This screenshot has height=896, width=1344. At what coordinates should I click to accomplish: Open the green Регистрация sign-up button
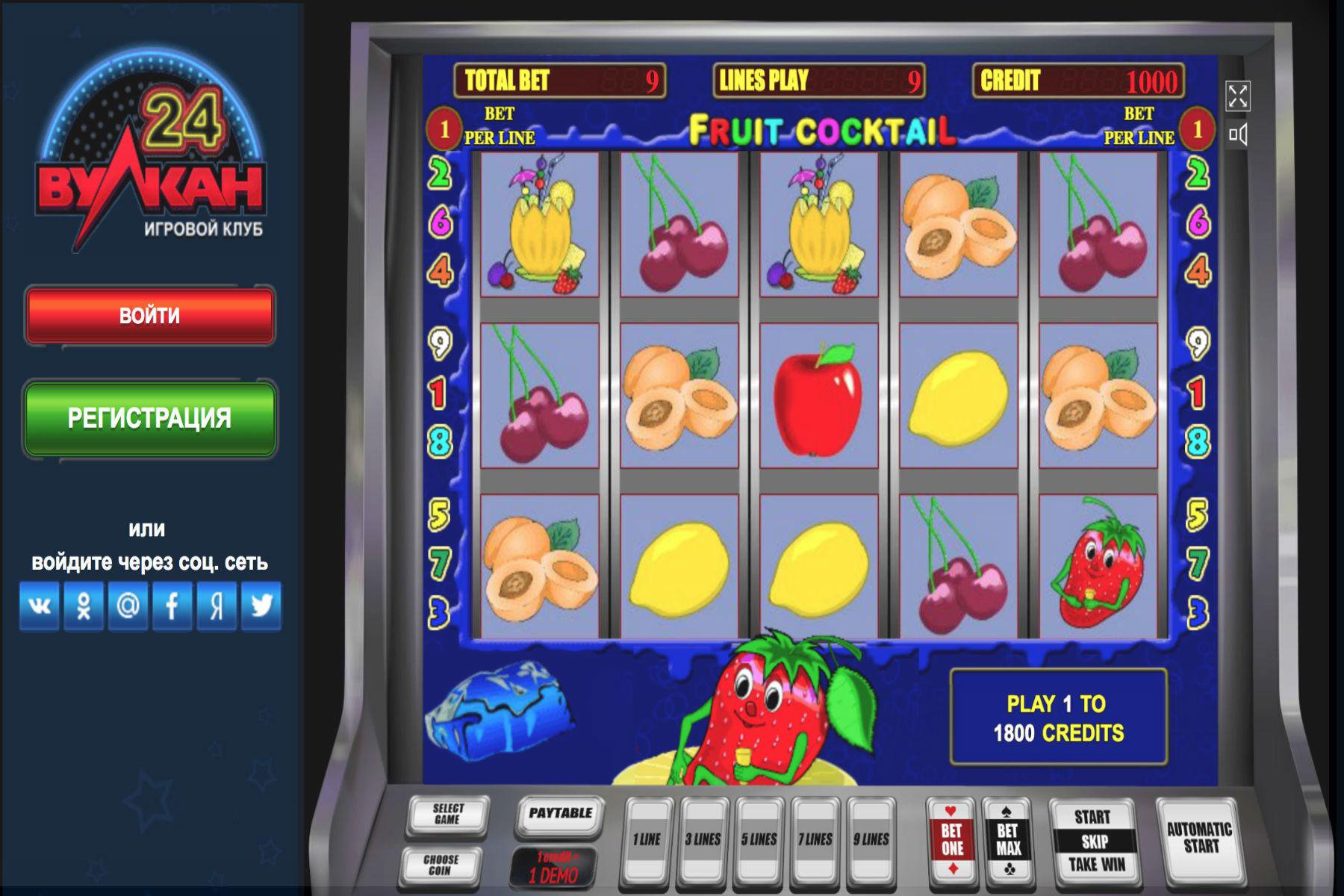point(149,418)
